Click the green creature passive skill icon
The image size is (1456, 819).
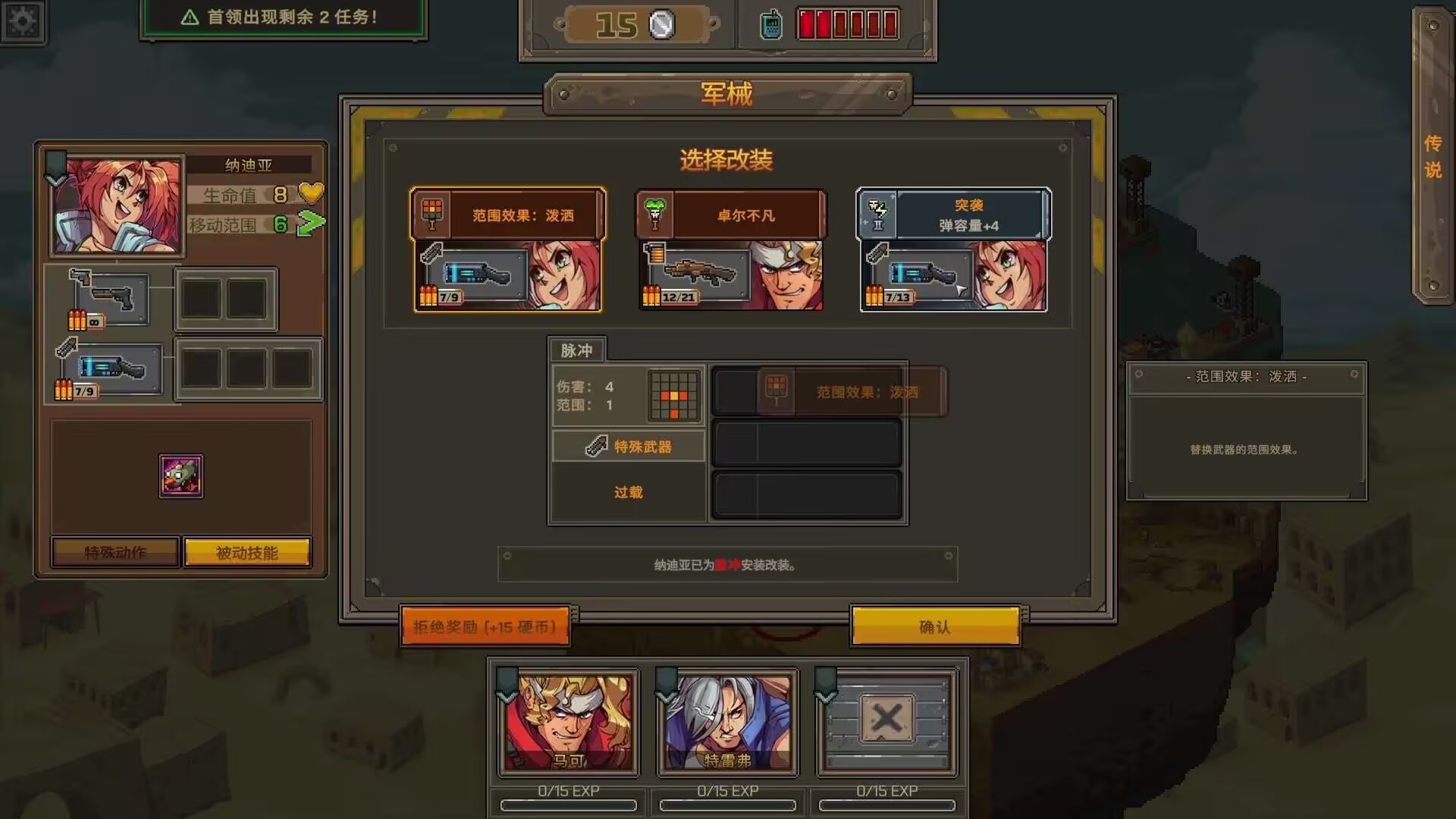[x=180, y=478]
